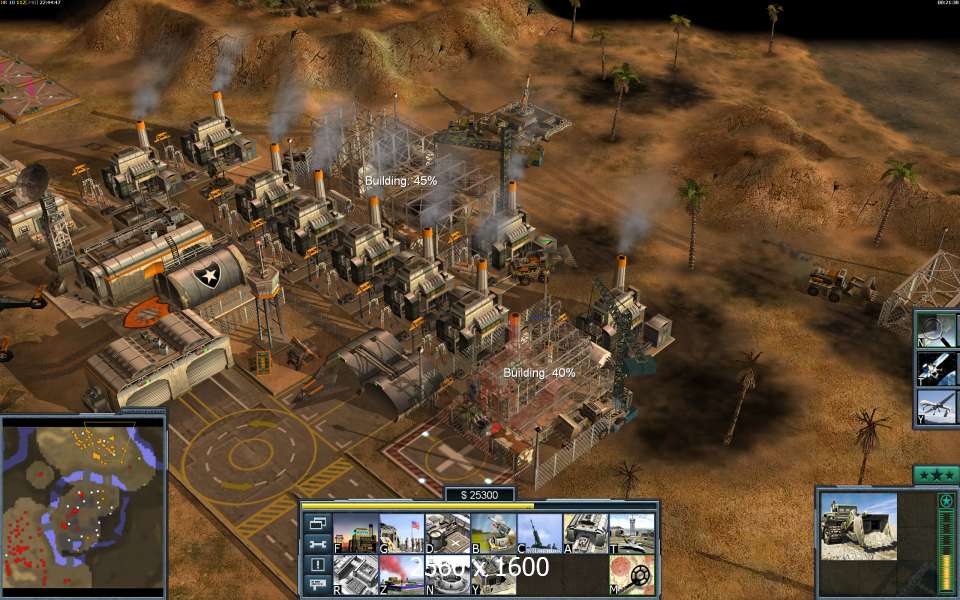
Task: Select the artillery defense build icon (C)
Action: pyautogui.click(x=539, y=533)
